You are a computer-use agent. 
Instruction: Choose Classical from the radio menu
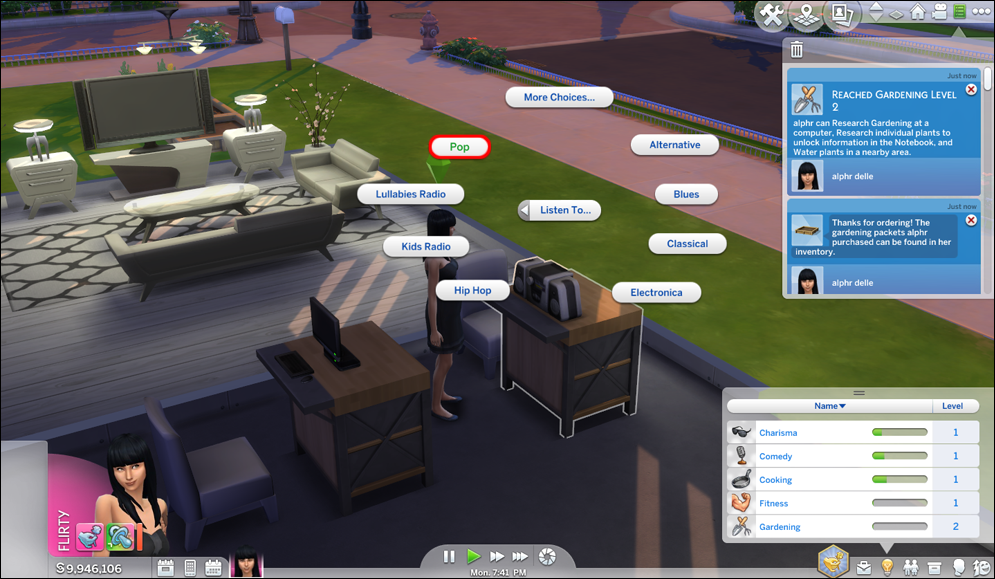tap(687, 243)
